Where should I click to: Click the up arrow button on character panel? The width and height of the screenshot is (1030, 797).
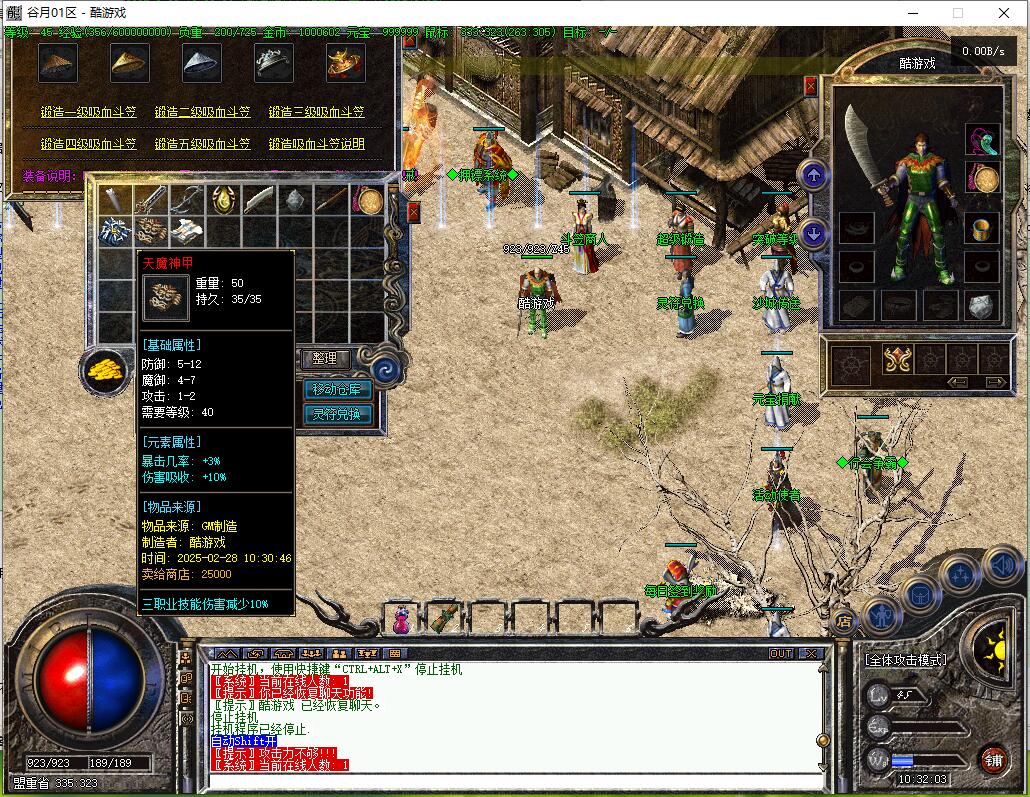[814, 176]
